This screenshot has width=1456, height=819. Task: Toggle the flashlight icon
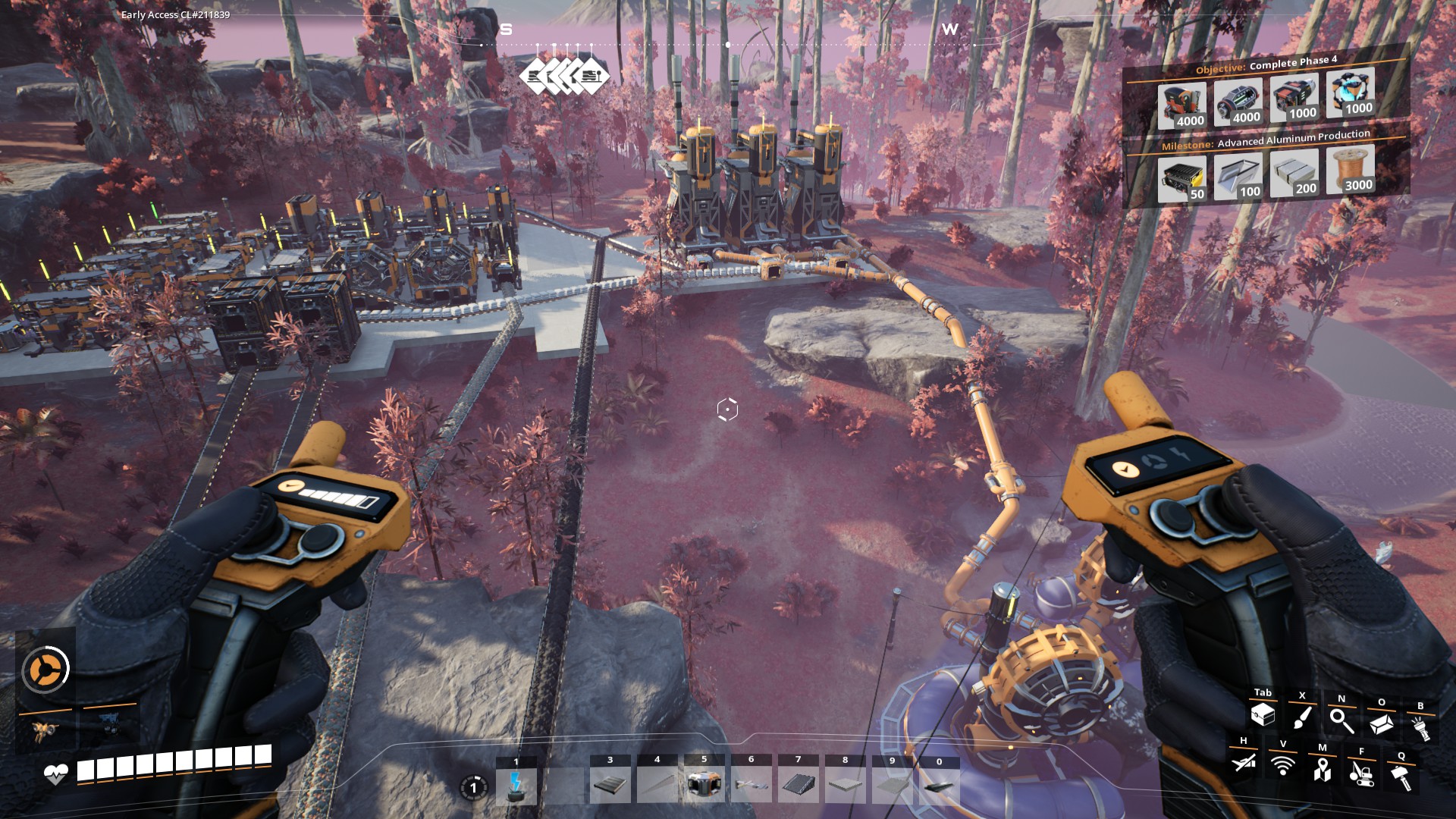[x=1420, y=728]
